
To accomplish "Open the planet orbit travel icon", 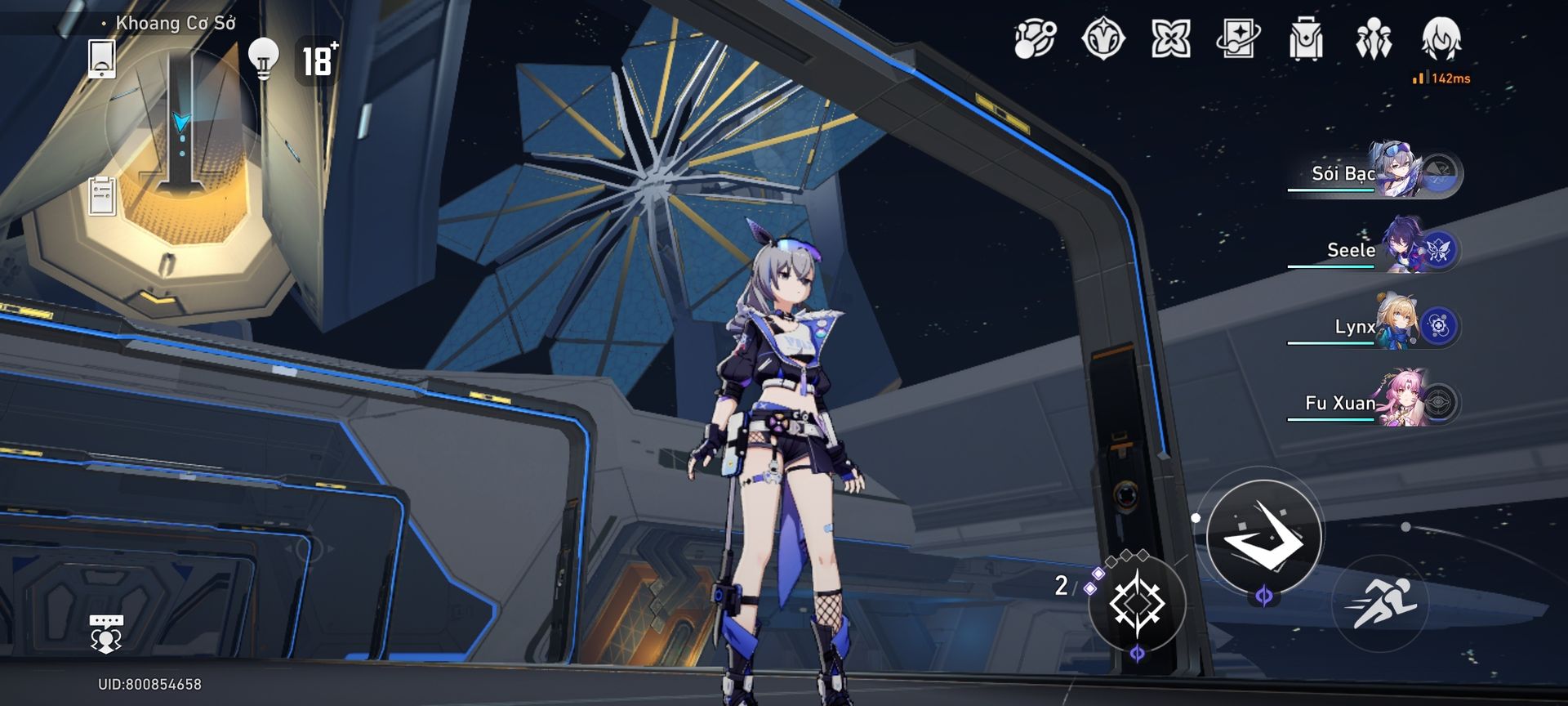I will (x=1035, y=39).
